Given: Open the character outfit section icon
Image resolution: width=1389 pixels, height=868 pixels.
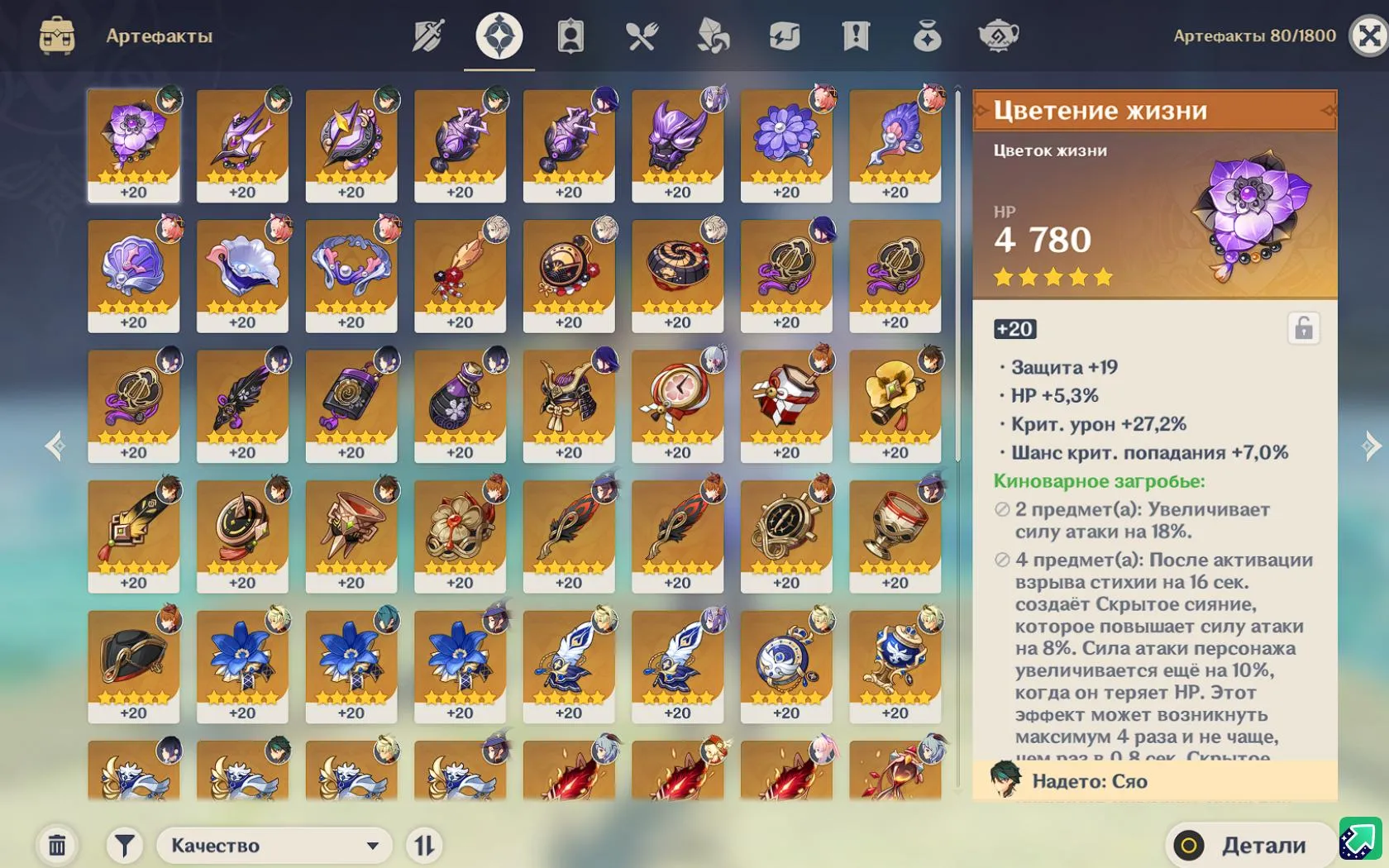Looking at the screenshot, I should coord(570,35).
